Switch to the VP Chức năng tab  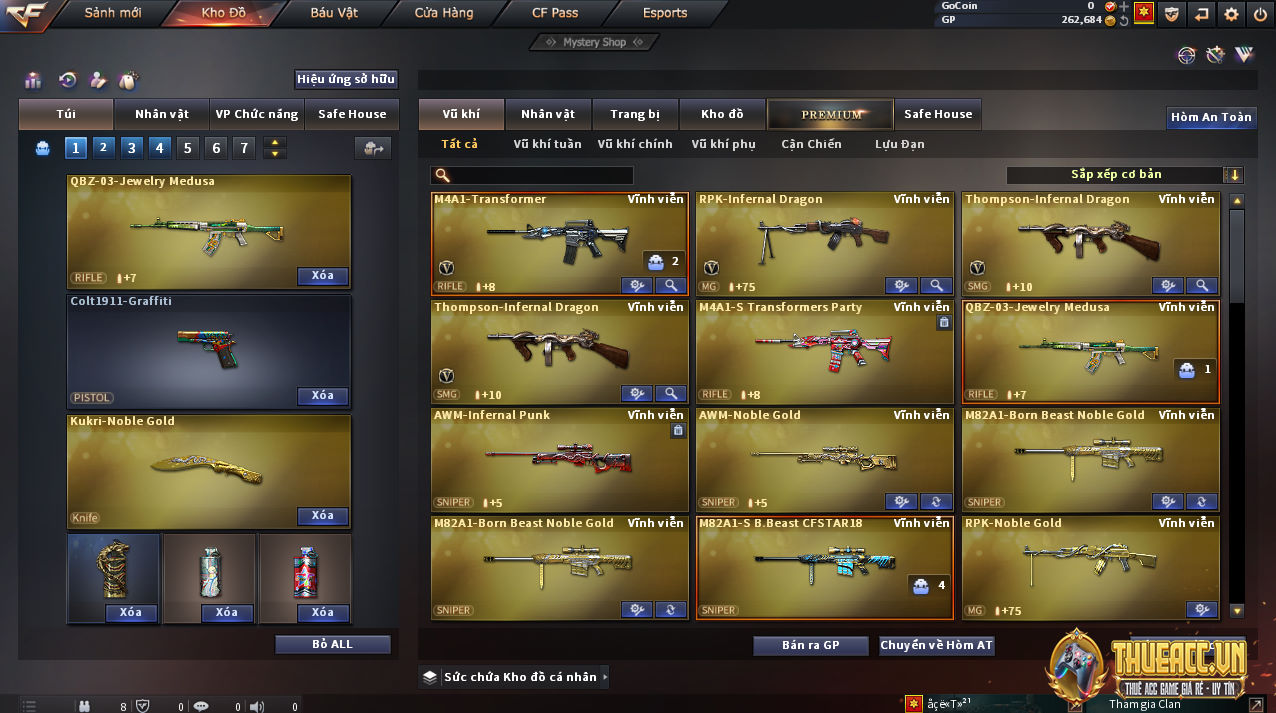tap(257, 114)
